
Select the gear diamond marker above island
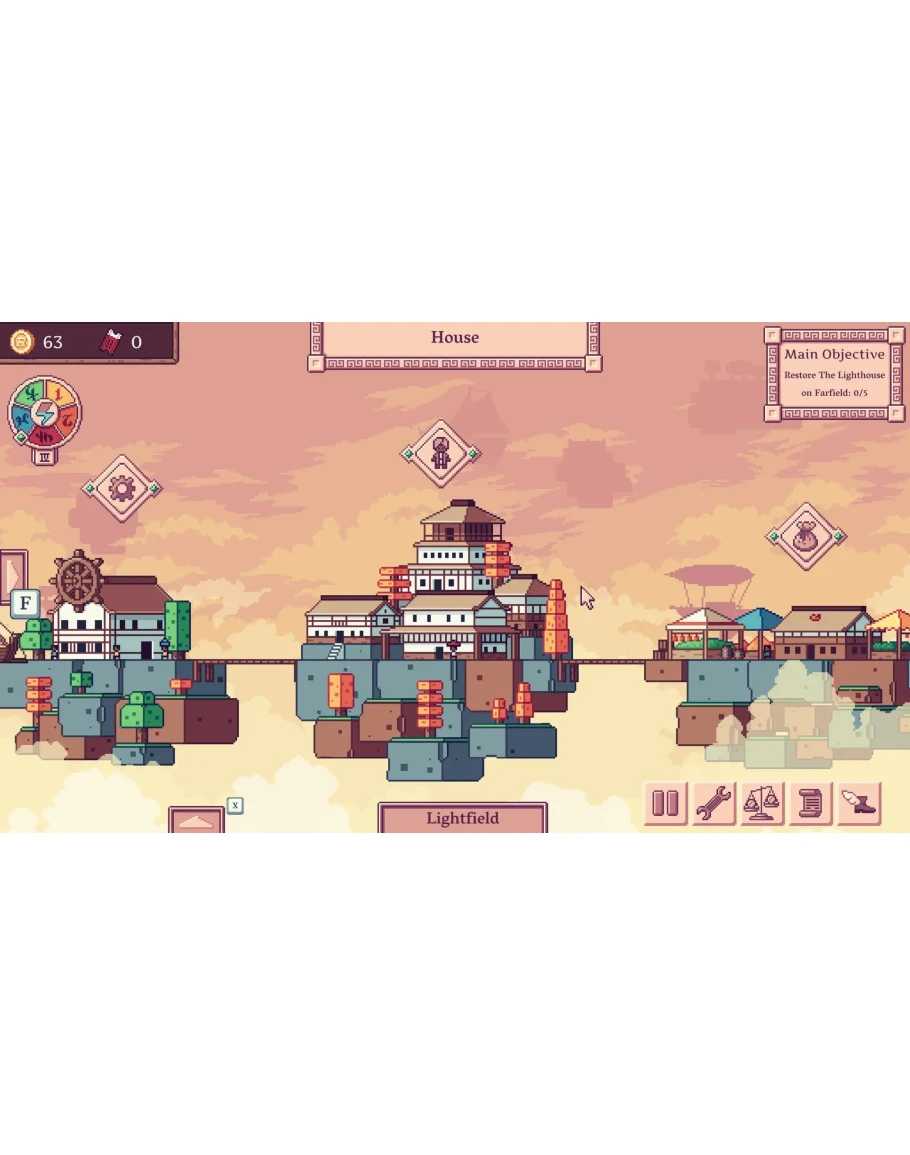(x=122, y=488)
